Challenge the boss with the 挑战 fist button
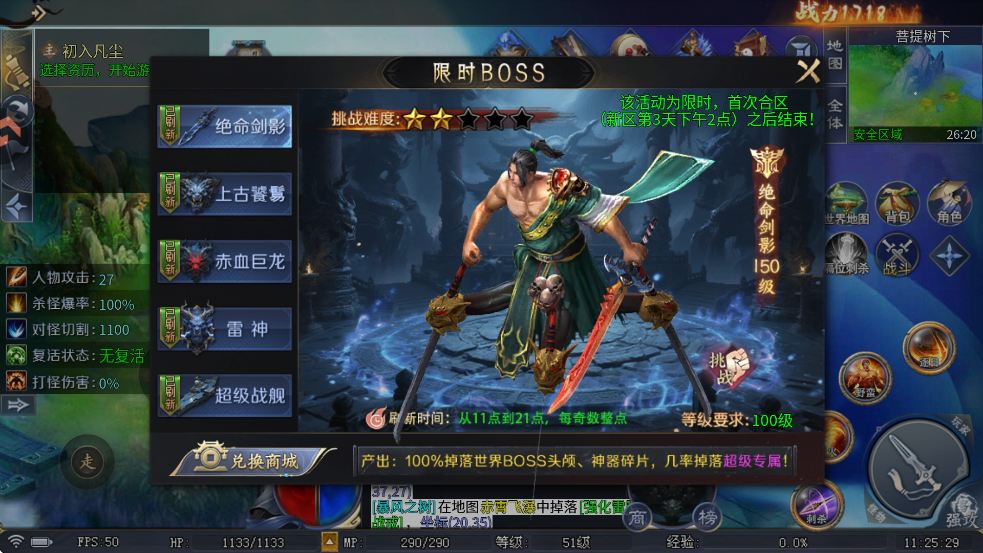983x553 pixels. click(727, 367)
